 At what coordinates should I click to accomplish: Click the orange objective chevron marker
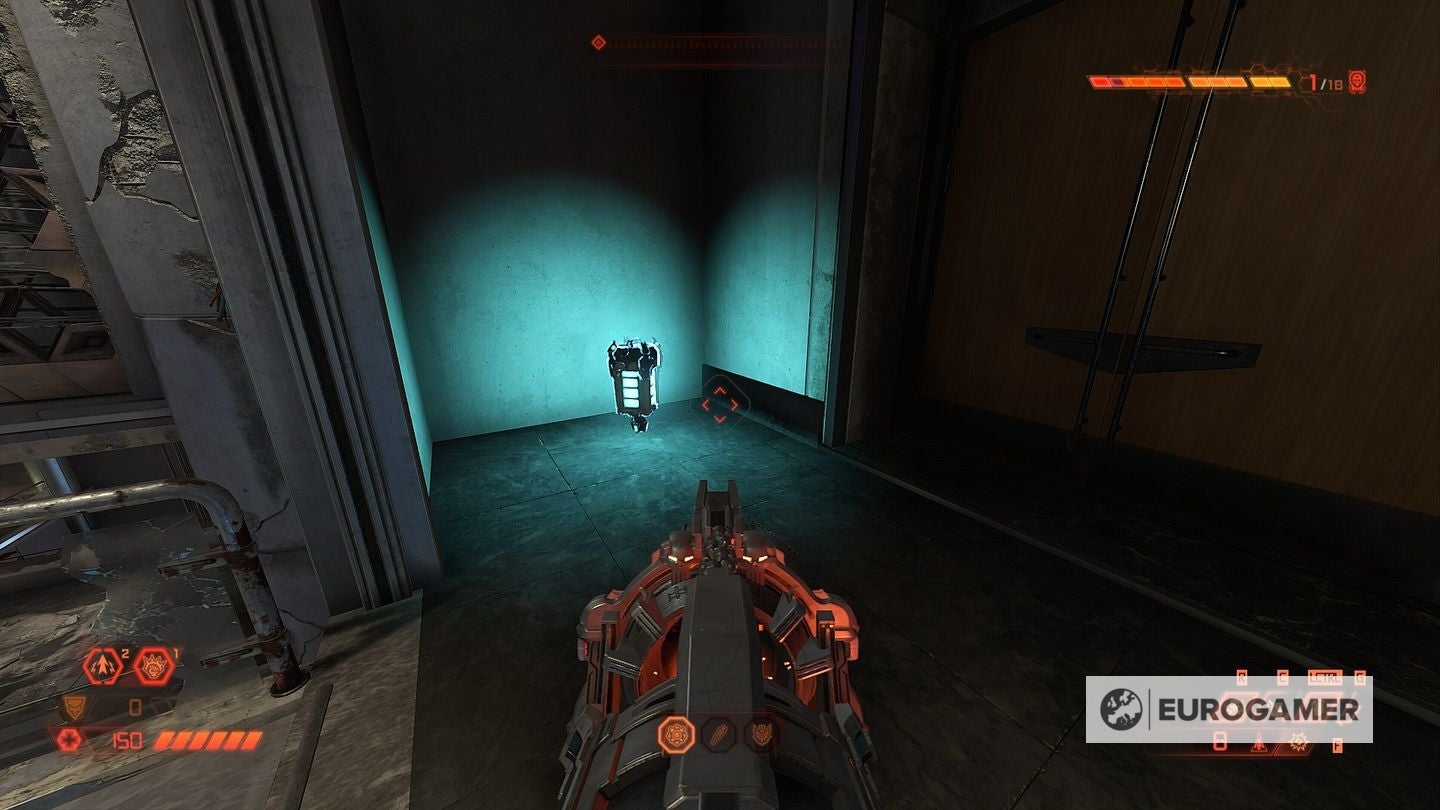click(x=720, y=404)
